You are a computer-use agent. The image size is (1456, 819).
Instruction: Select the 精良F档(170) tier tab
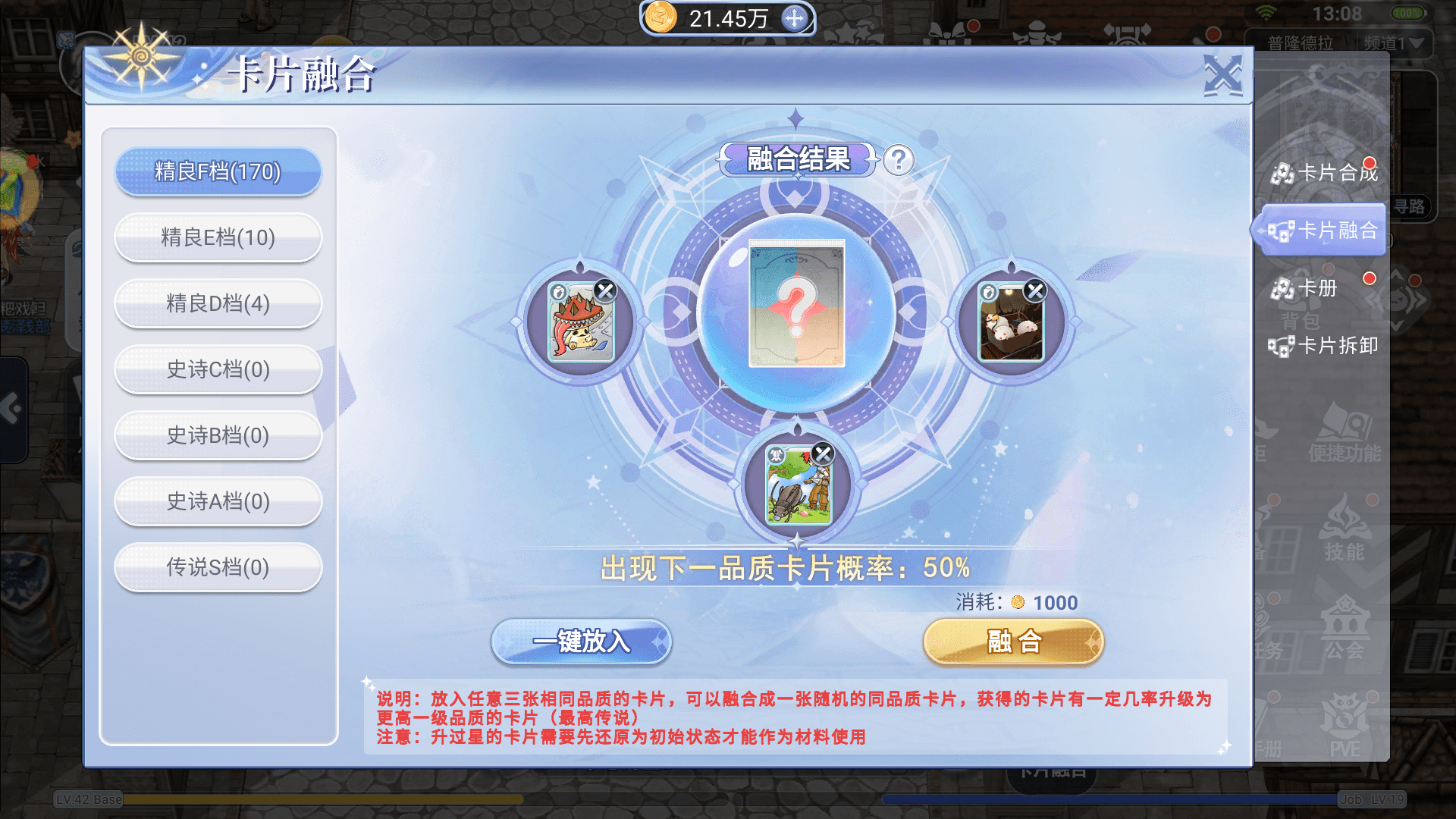pyautogui.click(x=218, y=172)
